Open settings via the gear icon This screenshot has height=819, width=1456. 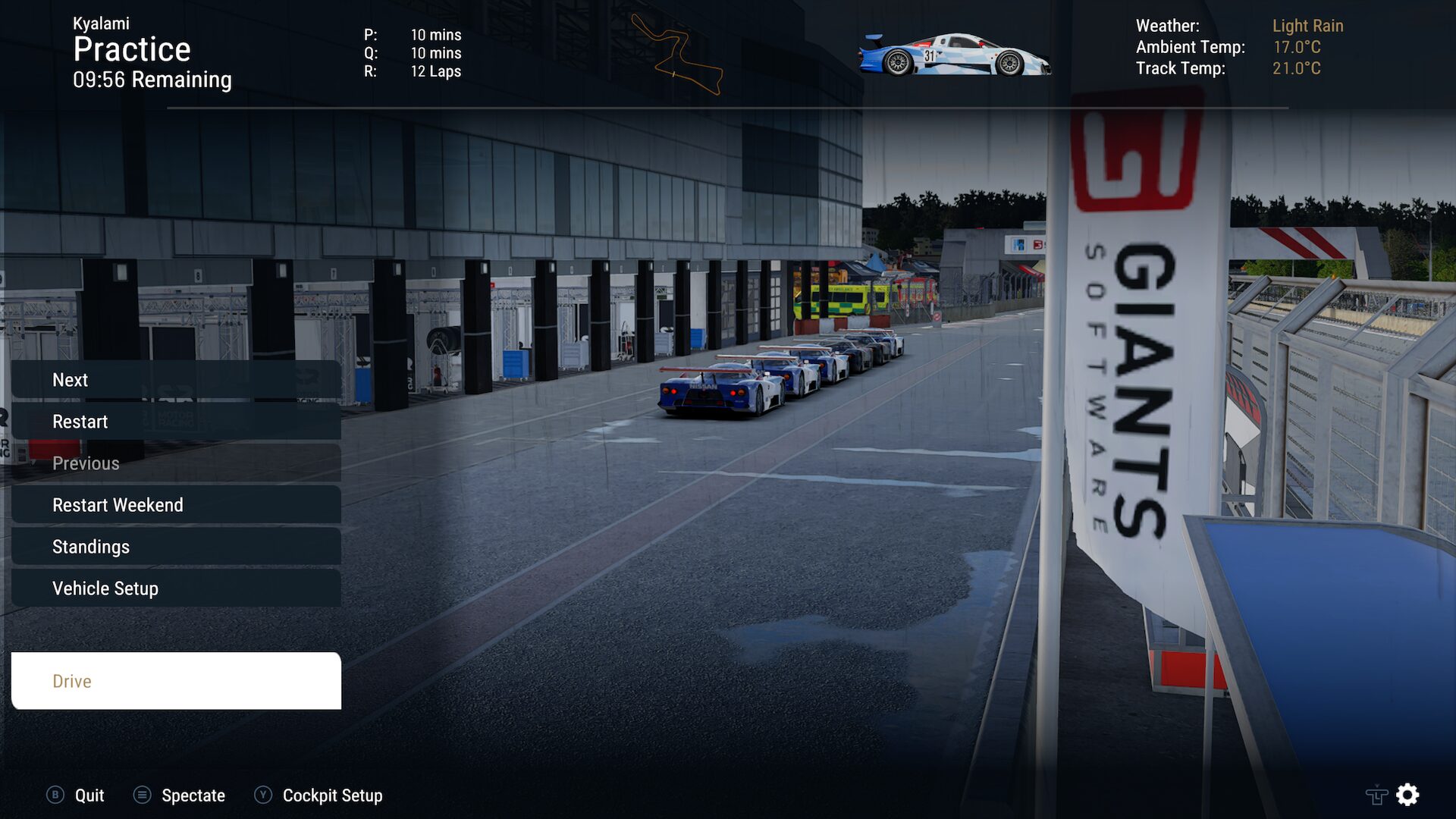1407,795
